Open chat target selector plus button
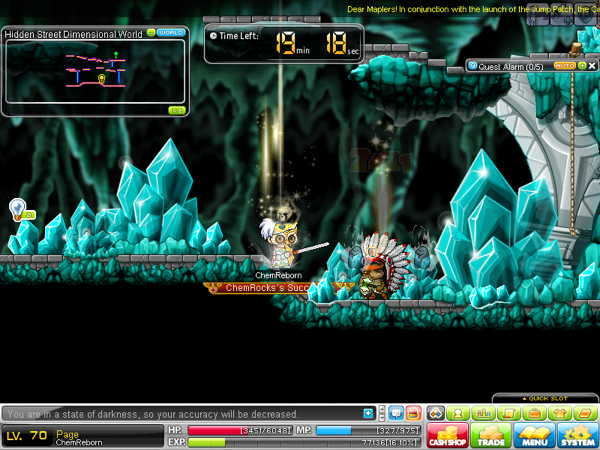Screen dimensions: 600x450 pyautogui.click(x=369, y=413)
